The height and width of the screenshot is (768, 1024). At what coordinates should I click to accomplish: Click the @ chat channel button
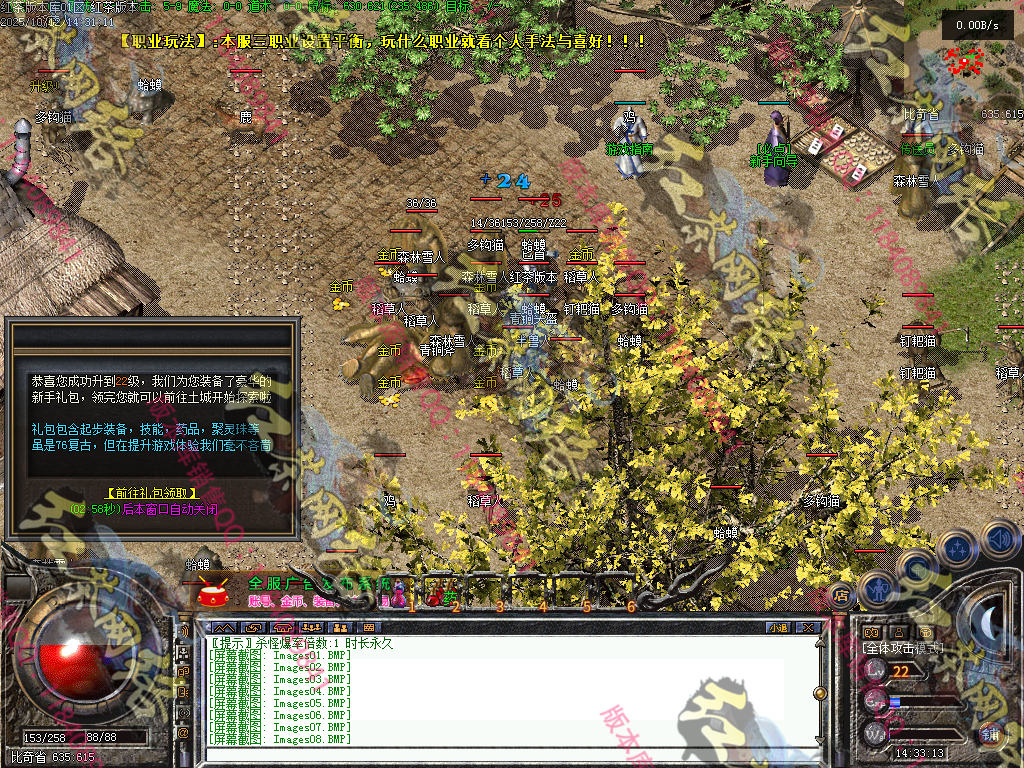point(183,732)
